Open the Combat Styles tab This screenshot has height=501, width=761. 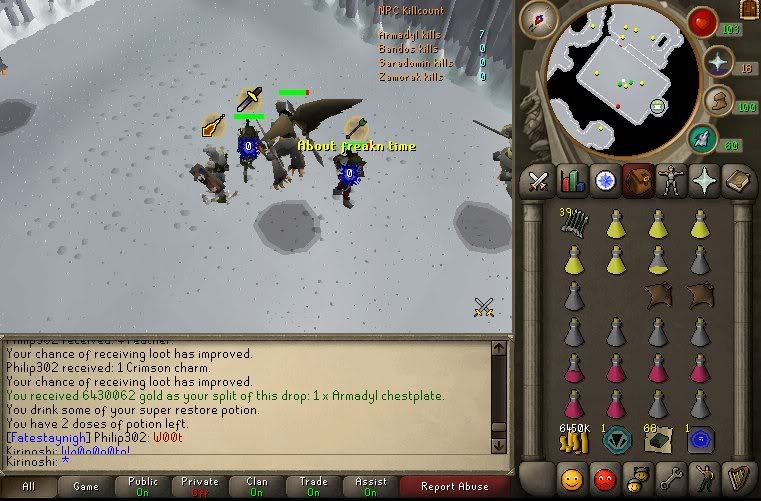click(540, 181)
